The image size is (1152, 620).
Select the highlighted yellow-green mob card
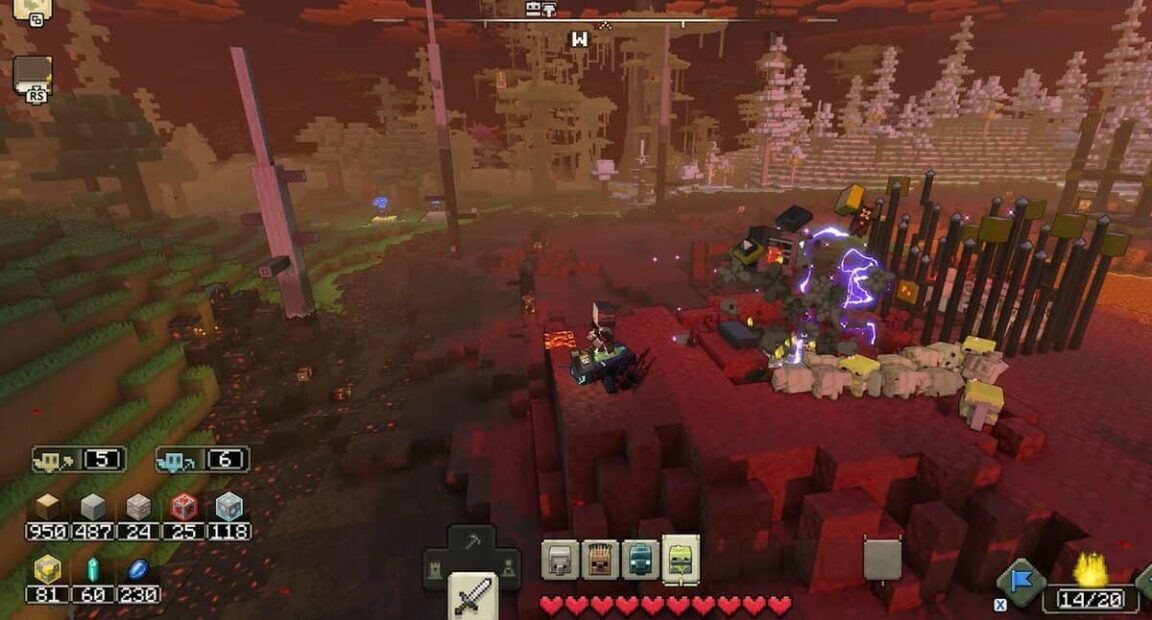[681, 559]
